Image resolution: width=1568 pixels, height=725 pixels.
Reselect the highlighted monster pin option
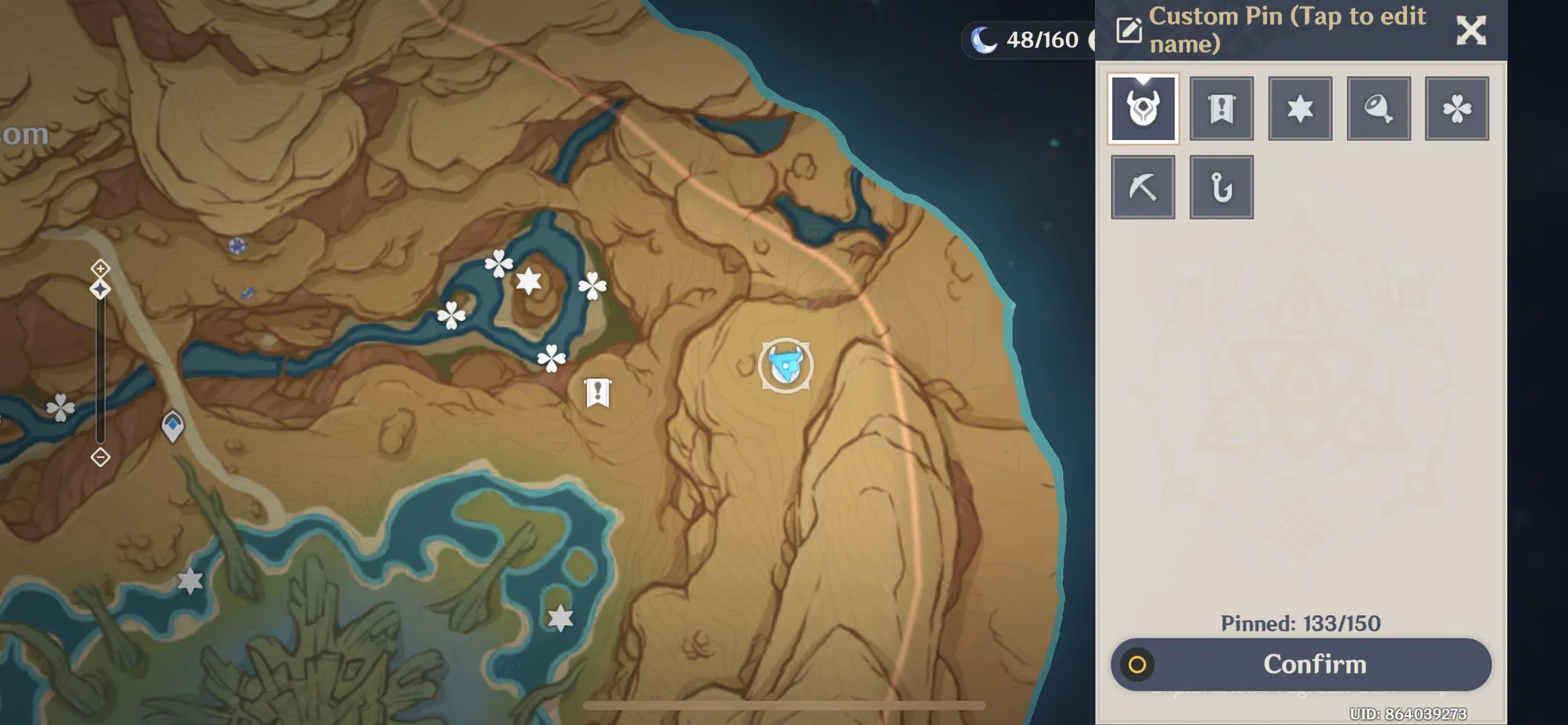pos(1143,107)
